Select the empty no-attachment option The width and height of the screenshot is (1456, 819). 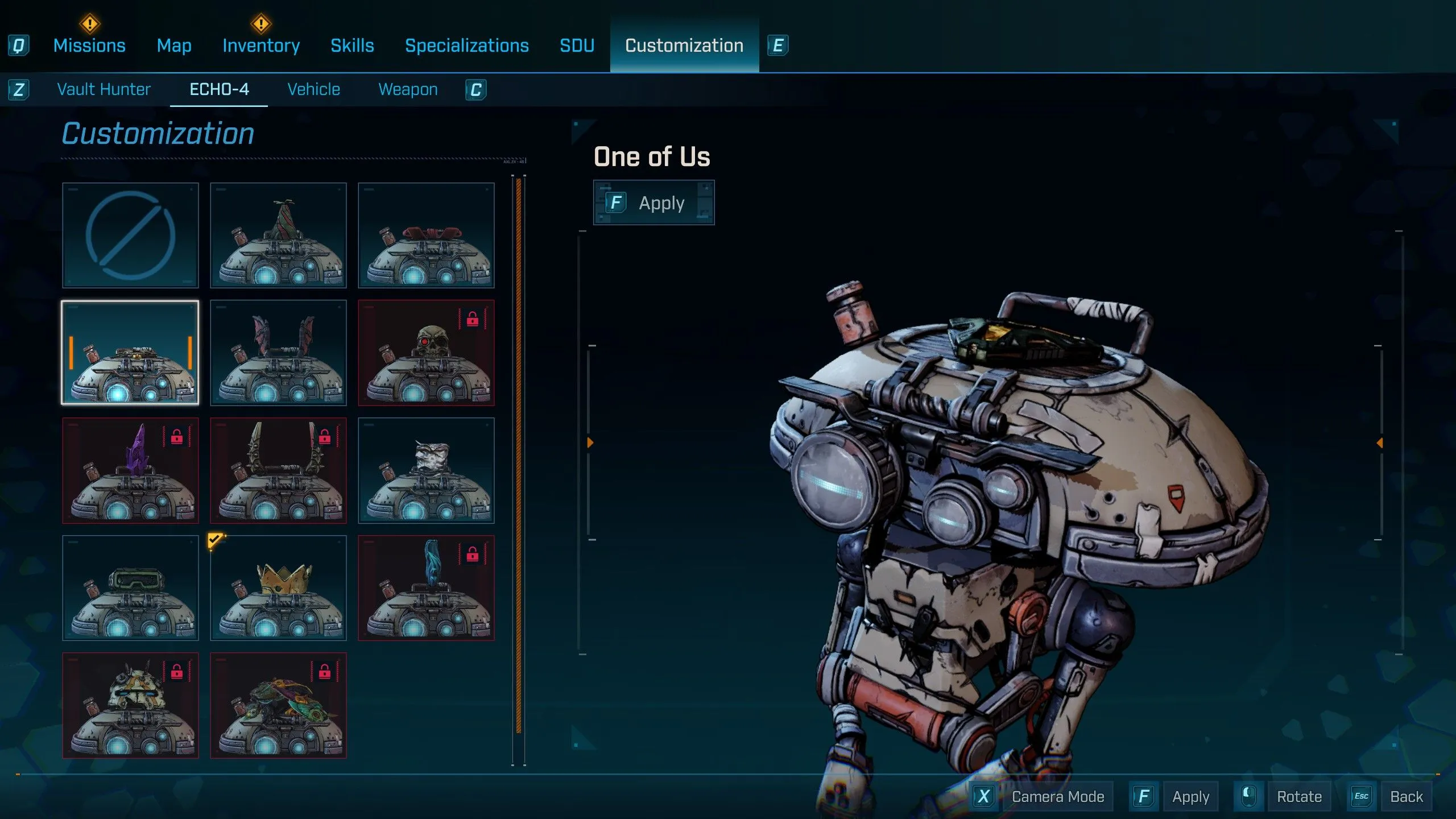coord(130,235)
